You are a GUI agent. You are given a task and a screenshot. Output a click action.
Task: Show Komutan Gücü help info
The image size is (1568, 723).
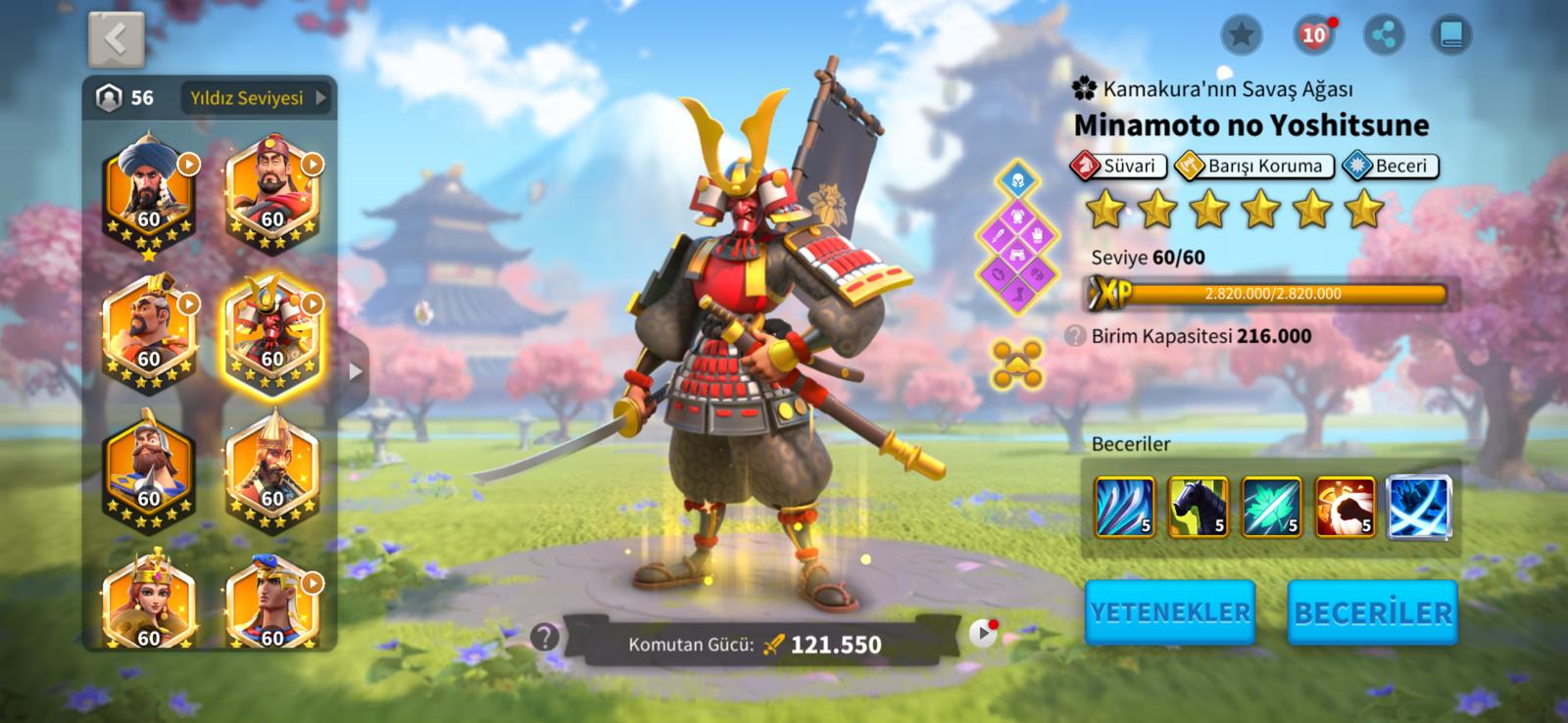(545, 638)
